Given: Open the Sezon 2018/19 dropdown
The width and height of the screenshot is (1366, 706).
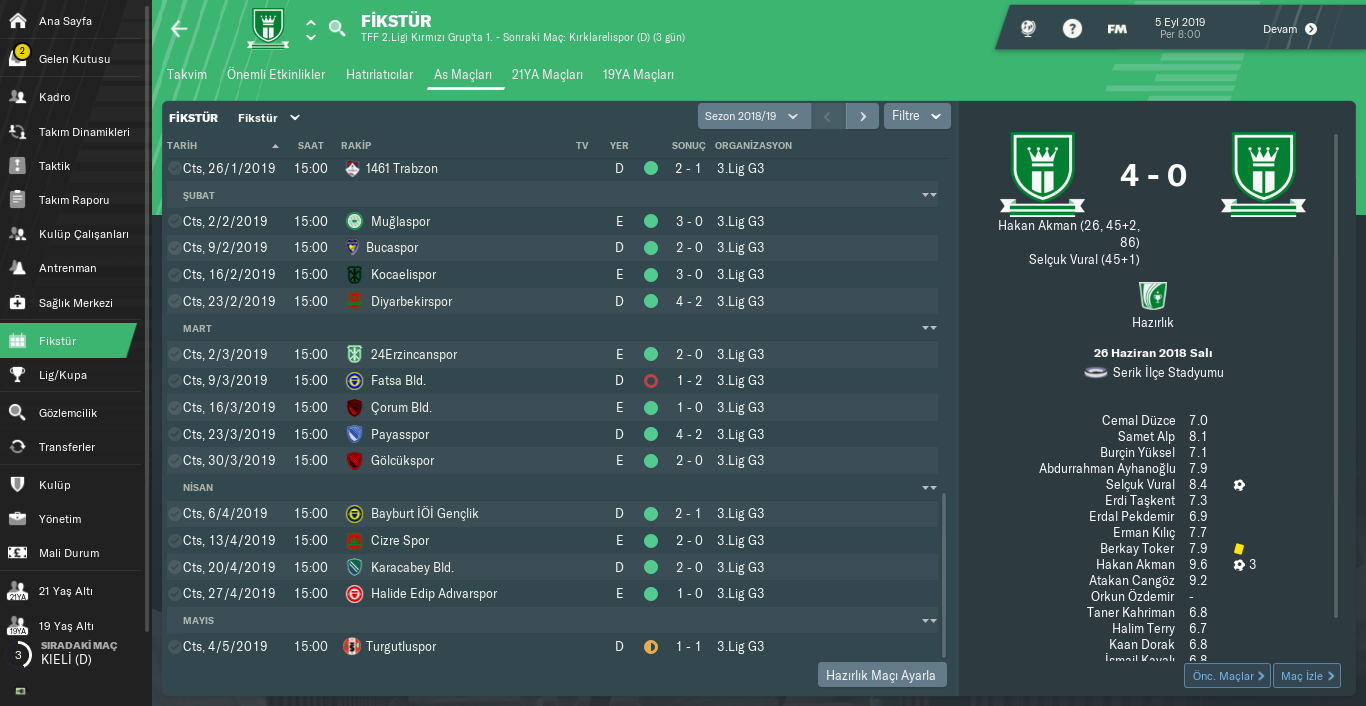Looking at the screenshot, I should (x=752, y=116).
